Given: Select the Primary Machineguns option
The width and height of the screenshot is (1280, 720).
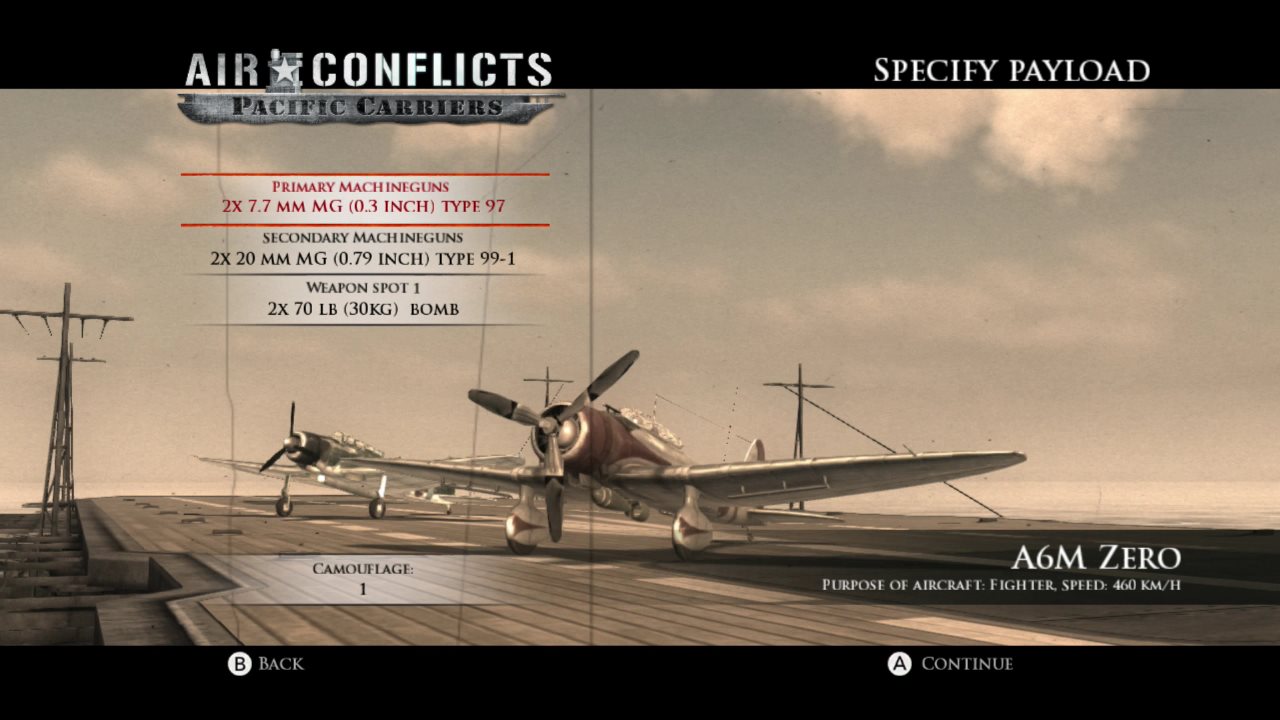Looking at the screenshot, I should pos(363,188).
